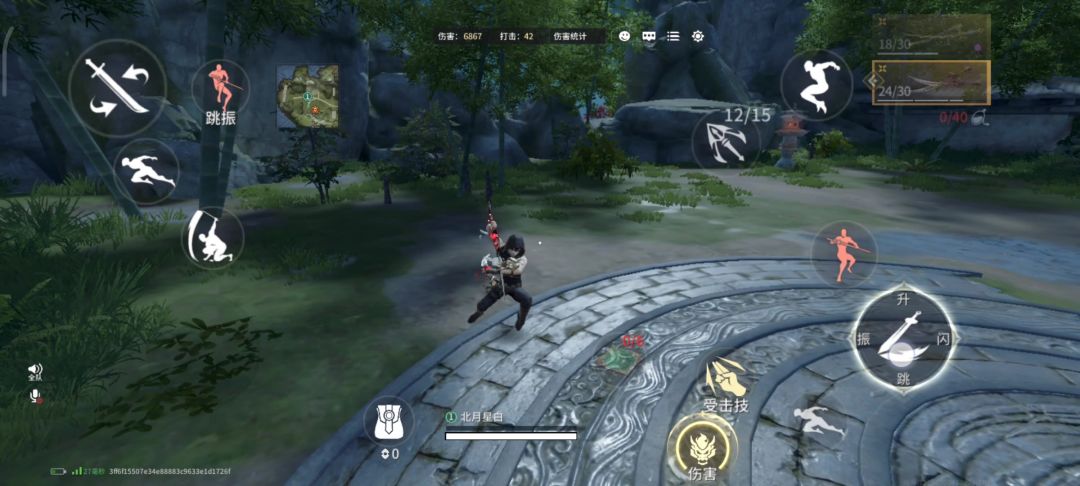Use the leaping figure jump skill
The image size is (1080, 486).
coord(816,86)
